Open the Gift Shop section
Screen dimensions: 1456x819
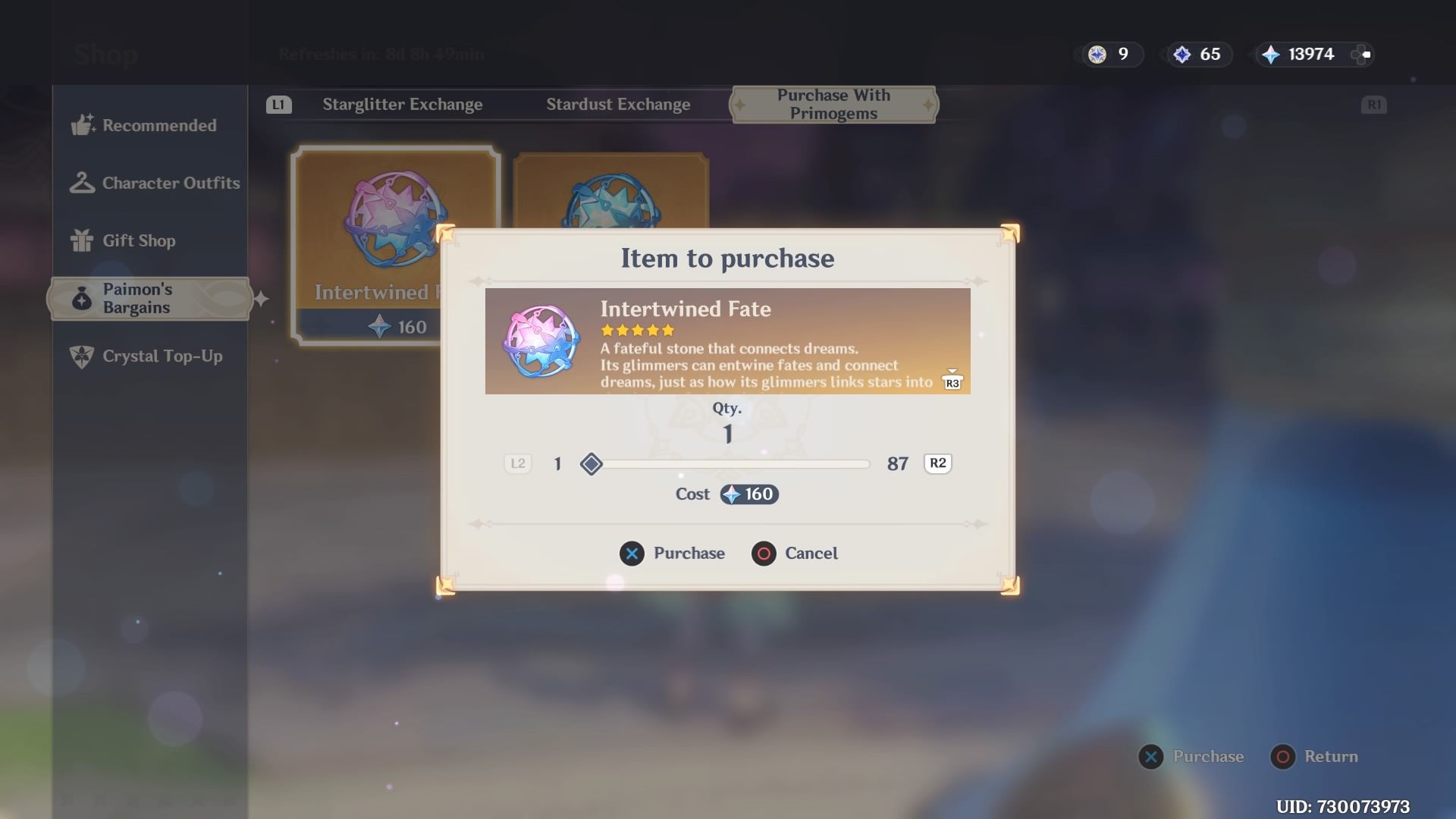137,240
